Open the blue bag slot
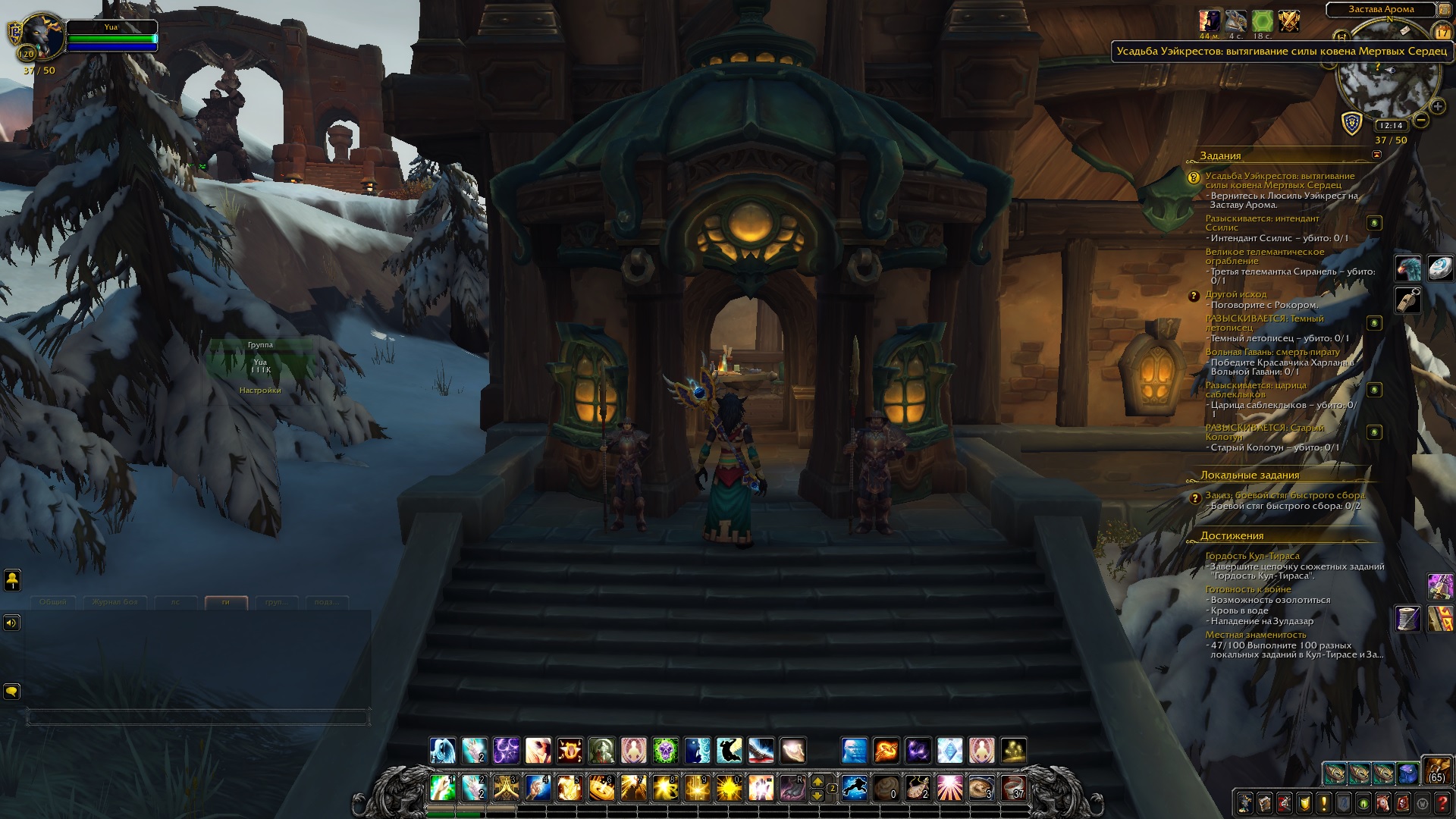This screenshot has height=819, width=1456. (1407, 773)
